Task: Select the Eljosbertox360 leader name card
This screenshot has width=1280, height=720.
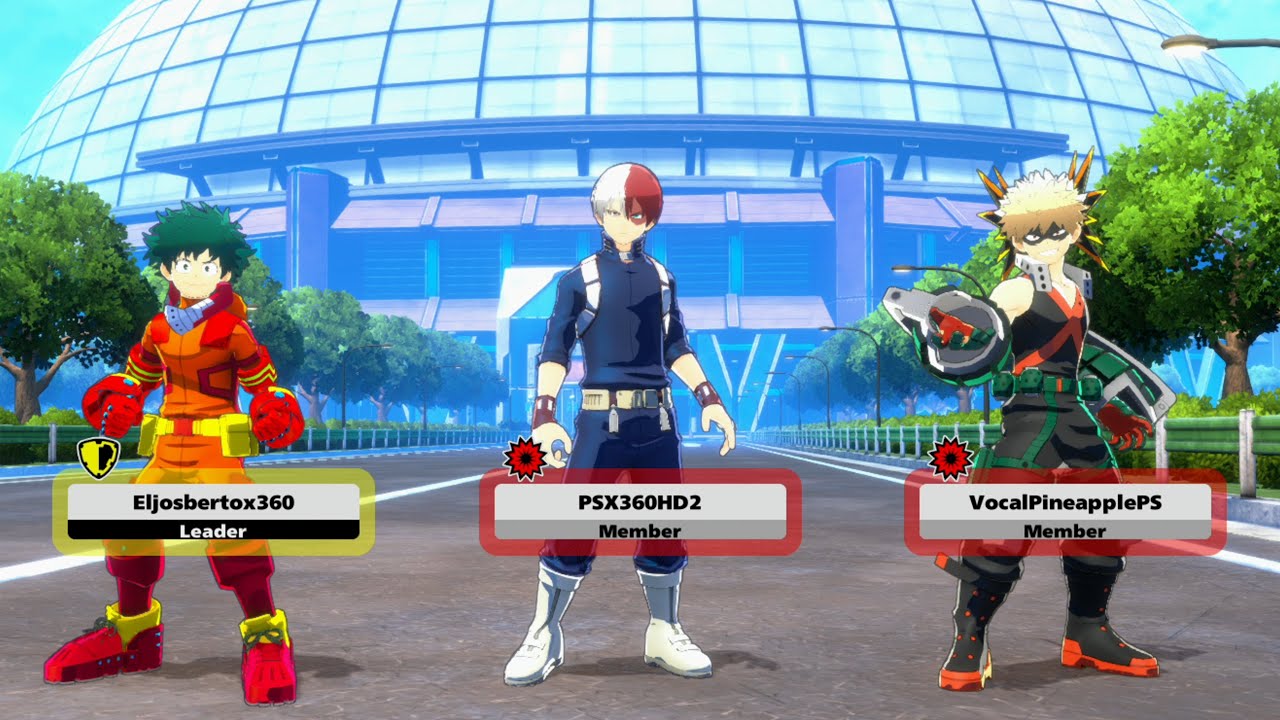Action: (x=213, y=512)
